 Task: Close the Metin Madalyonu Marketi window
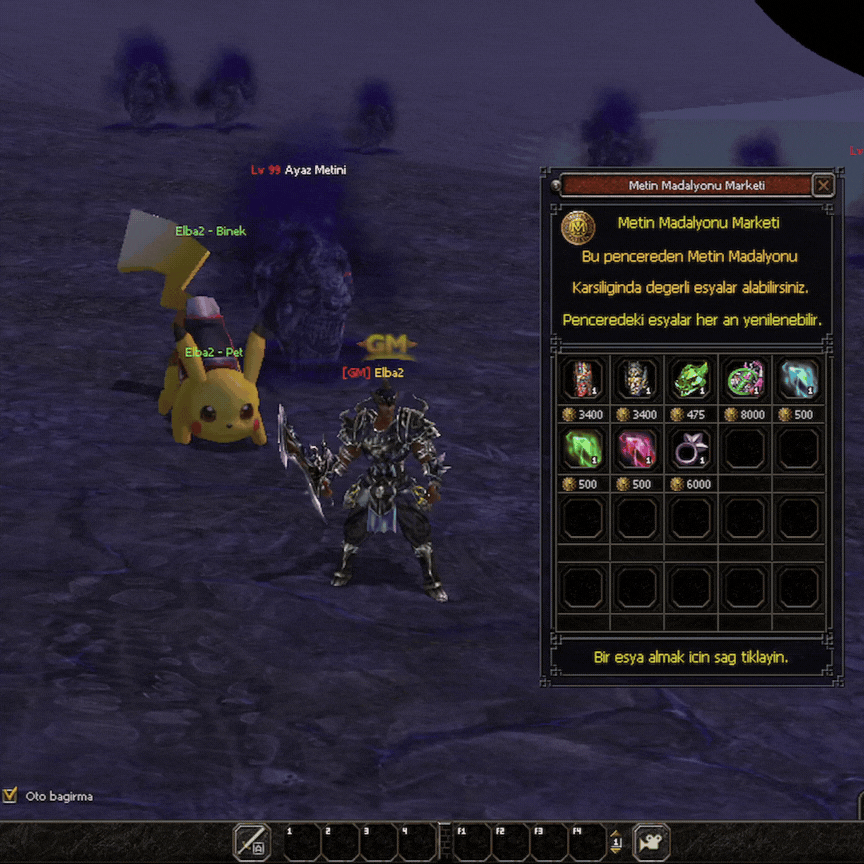(823, 185)
